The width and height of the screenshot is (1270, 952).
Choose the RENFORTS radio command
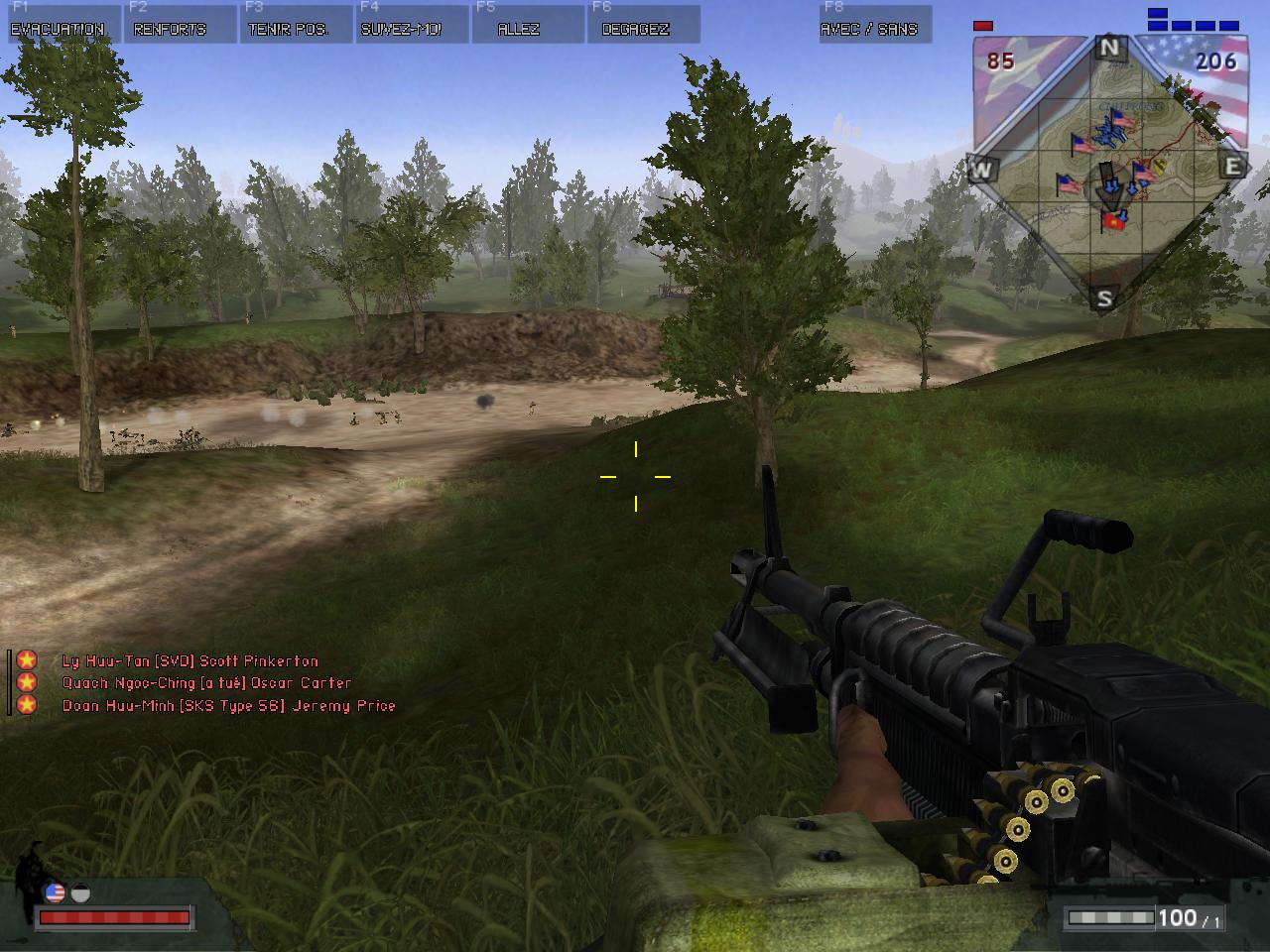[x=170, y=26]
